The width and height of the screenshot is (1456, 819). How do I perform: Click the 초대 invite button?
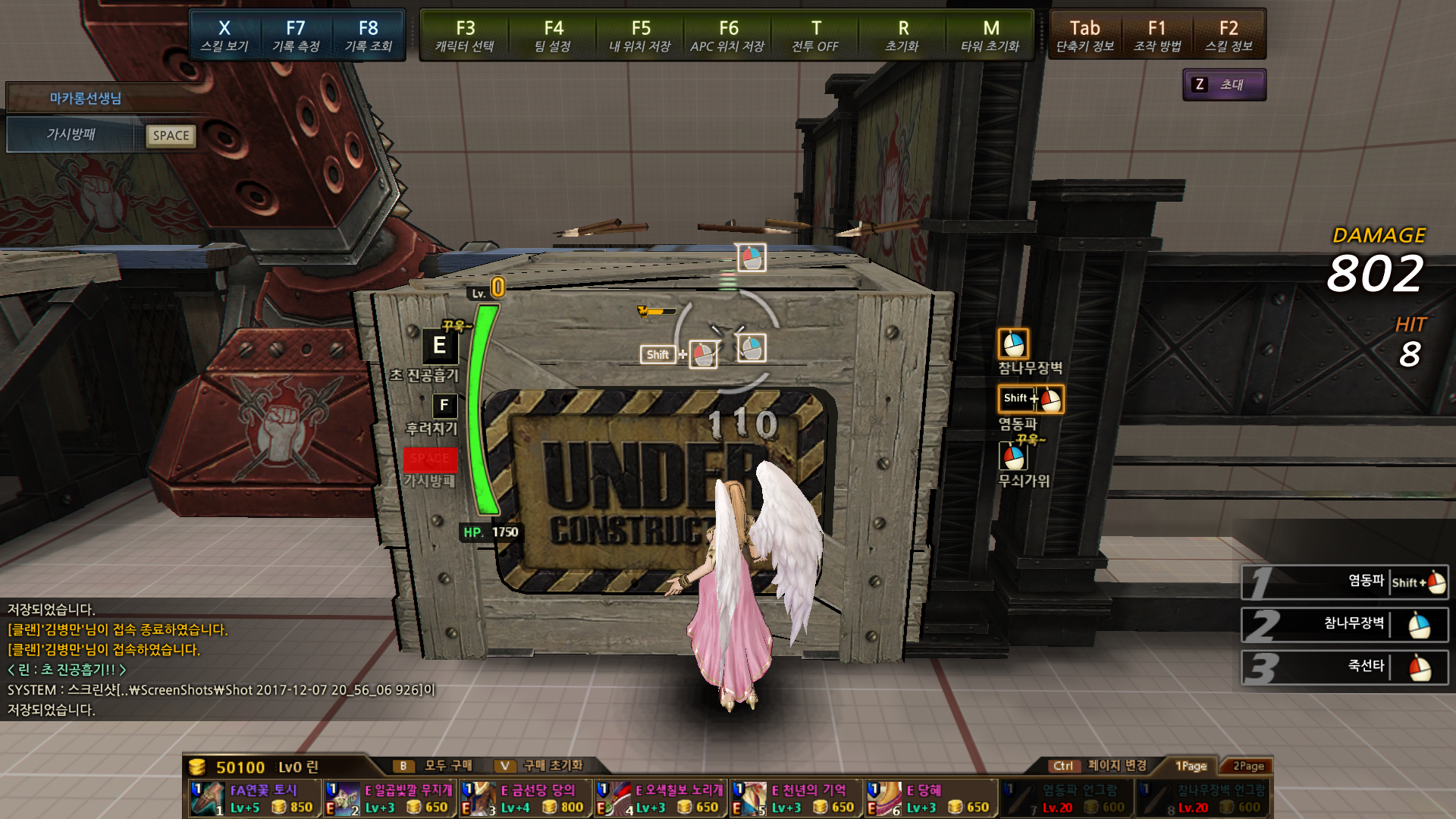point(1224,85)
